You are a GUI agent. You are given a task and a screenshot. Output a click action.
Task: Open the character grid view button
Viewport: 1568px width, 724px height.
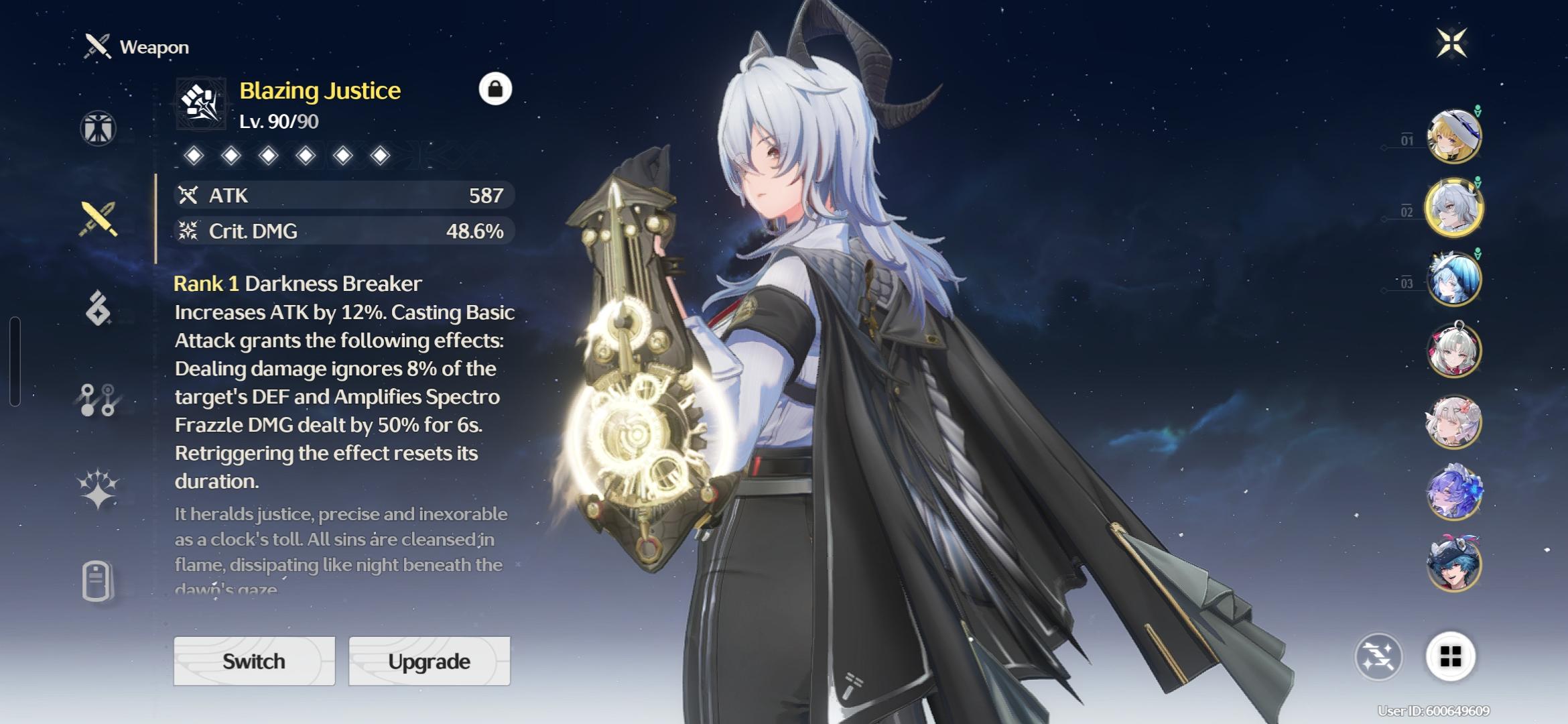[1450, 657]
